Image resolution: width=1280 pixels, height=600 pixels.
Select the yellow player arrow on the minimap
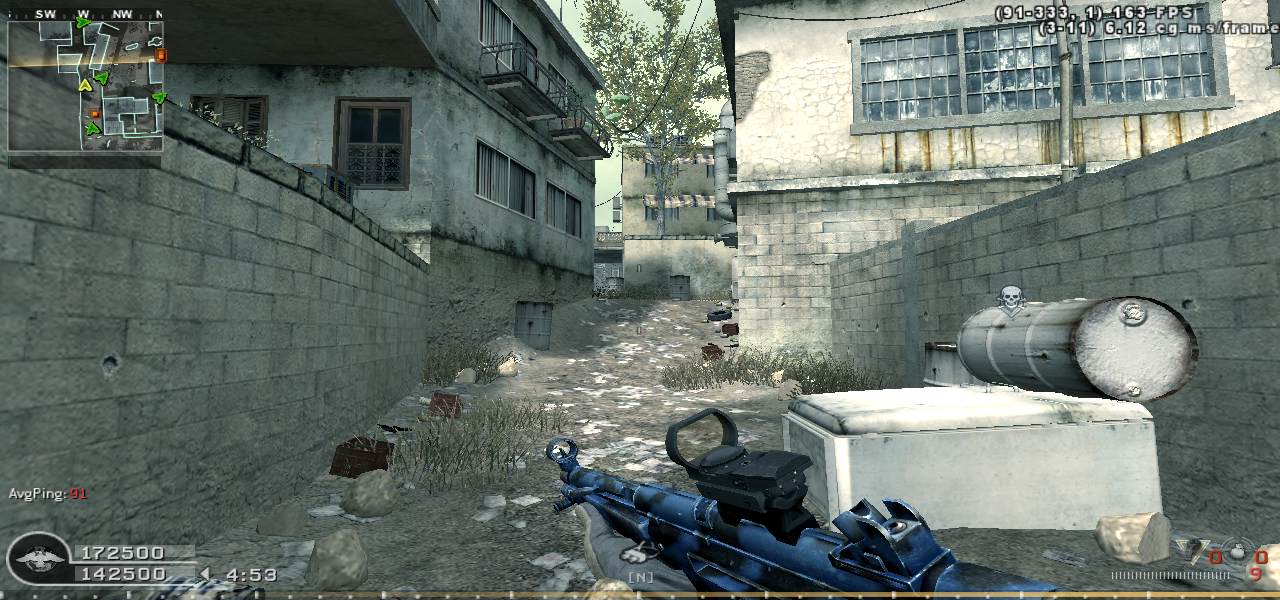click(x=85, y=87)
